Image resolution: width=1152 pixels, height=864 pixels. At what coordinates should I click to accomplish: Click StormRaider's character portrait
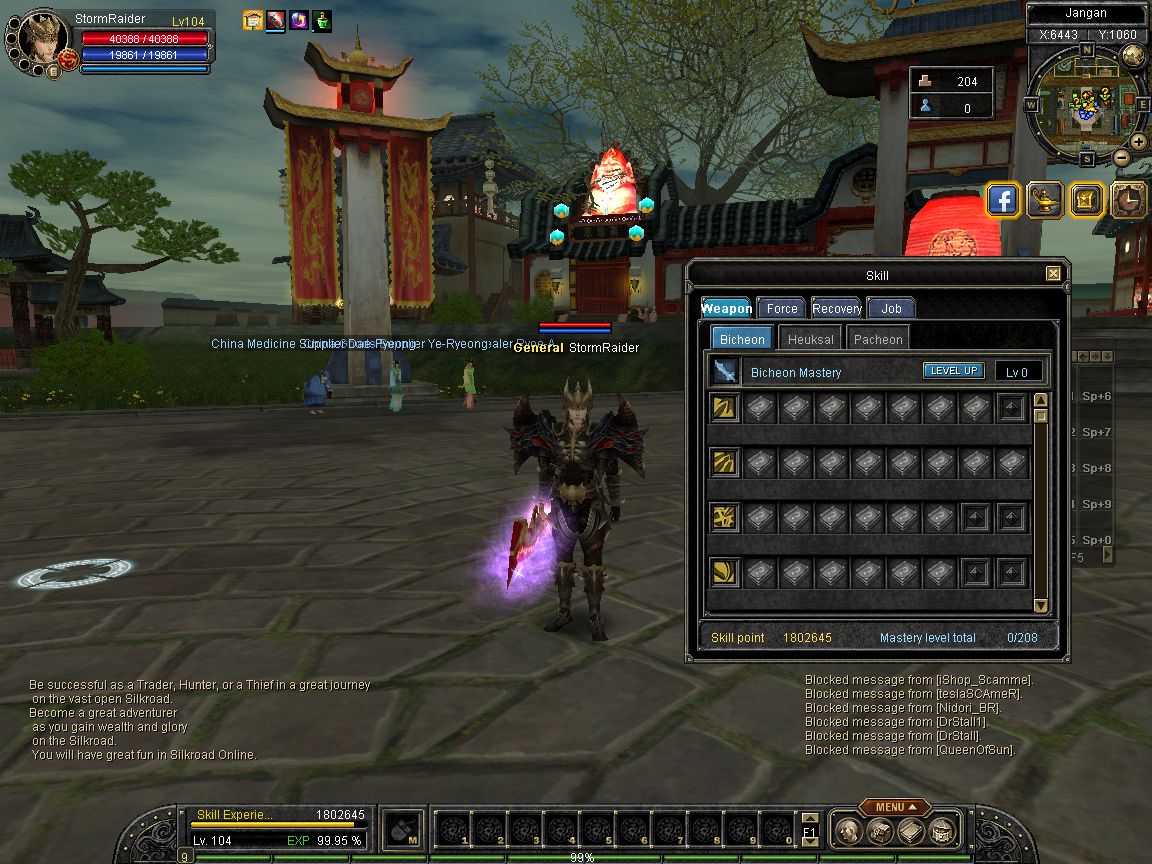point(38,38)
